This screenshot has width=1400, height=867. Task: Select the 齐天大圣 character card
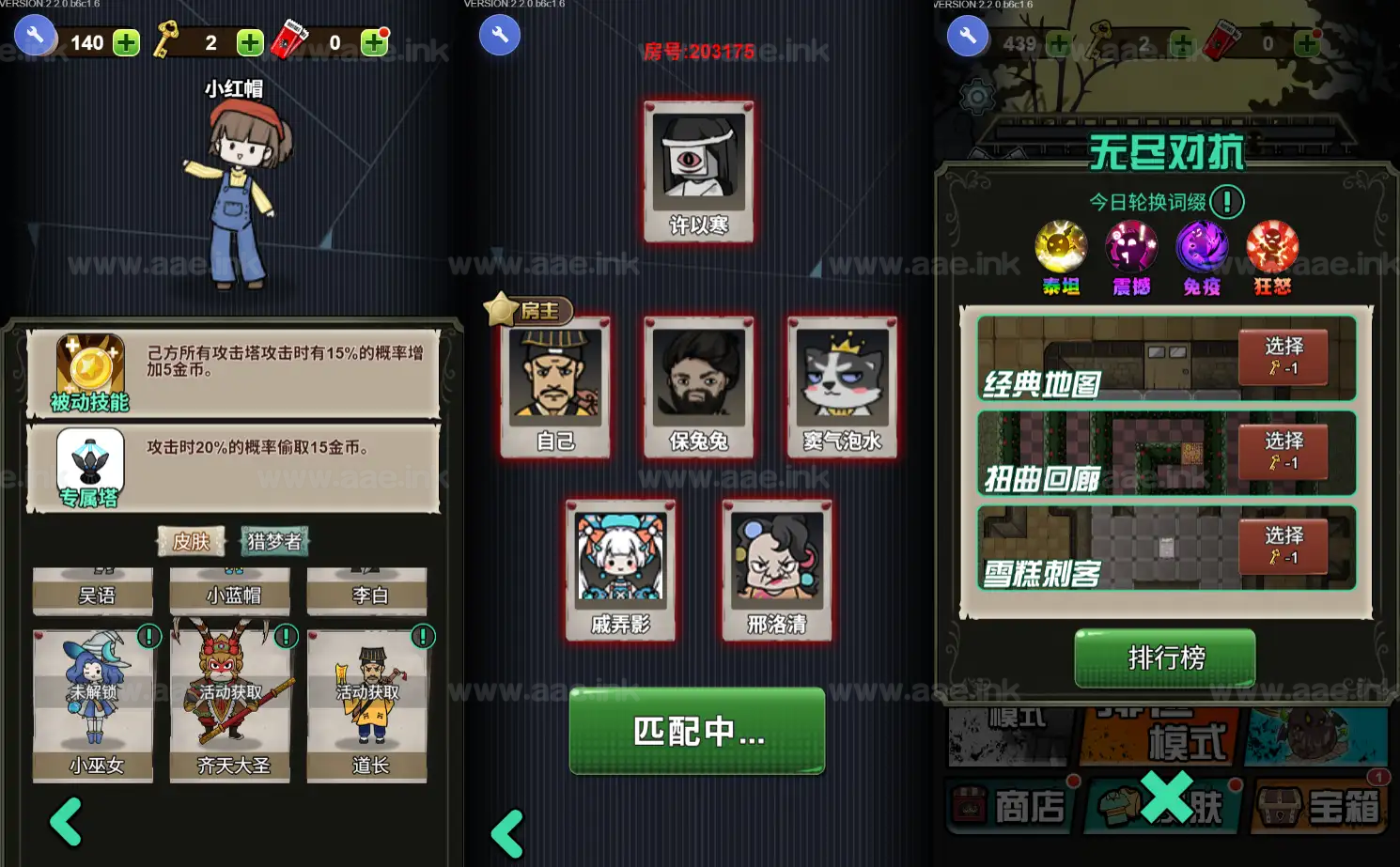click(230, 704)
